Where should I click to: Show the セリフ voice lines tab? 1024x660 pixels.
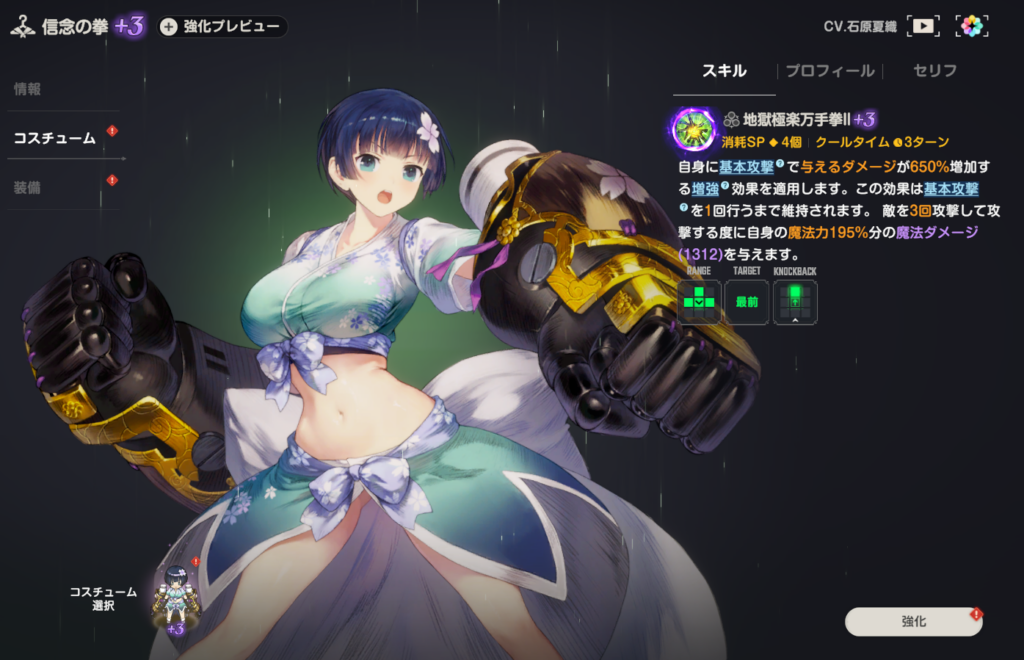935,71
